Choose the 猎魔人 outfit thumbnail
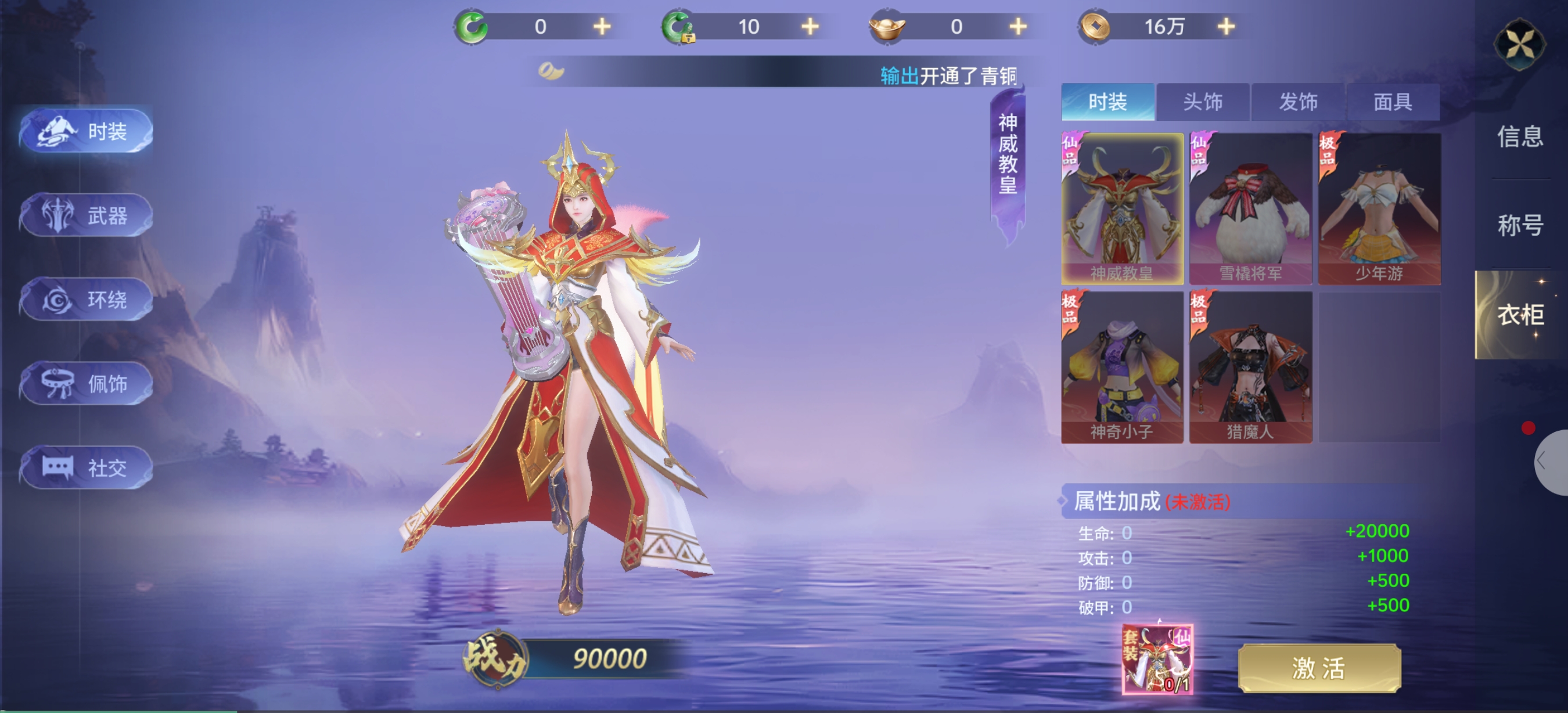Screen dimensions: 1568x713 click(x=1250, y=367)
